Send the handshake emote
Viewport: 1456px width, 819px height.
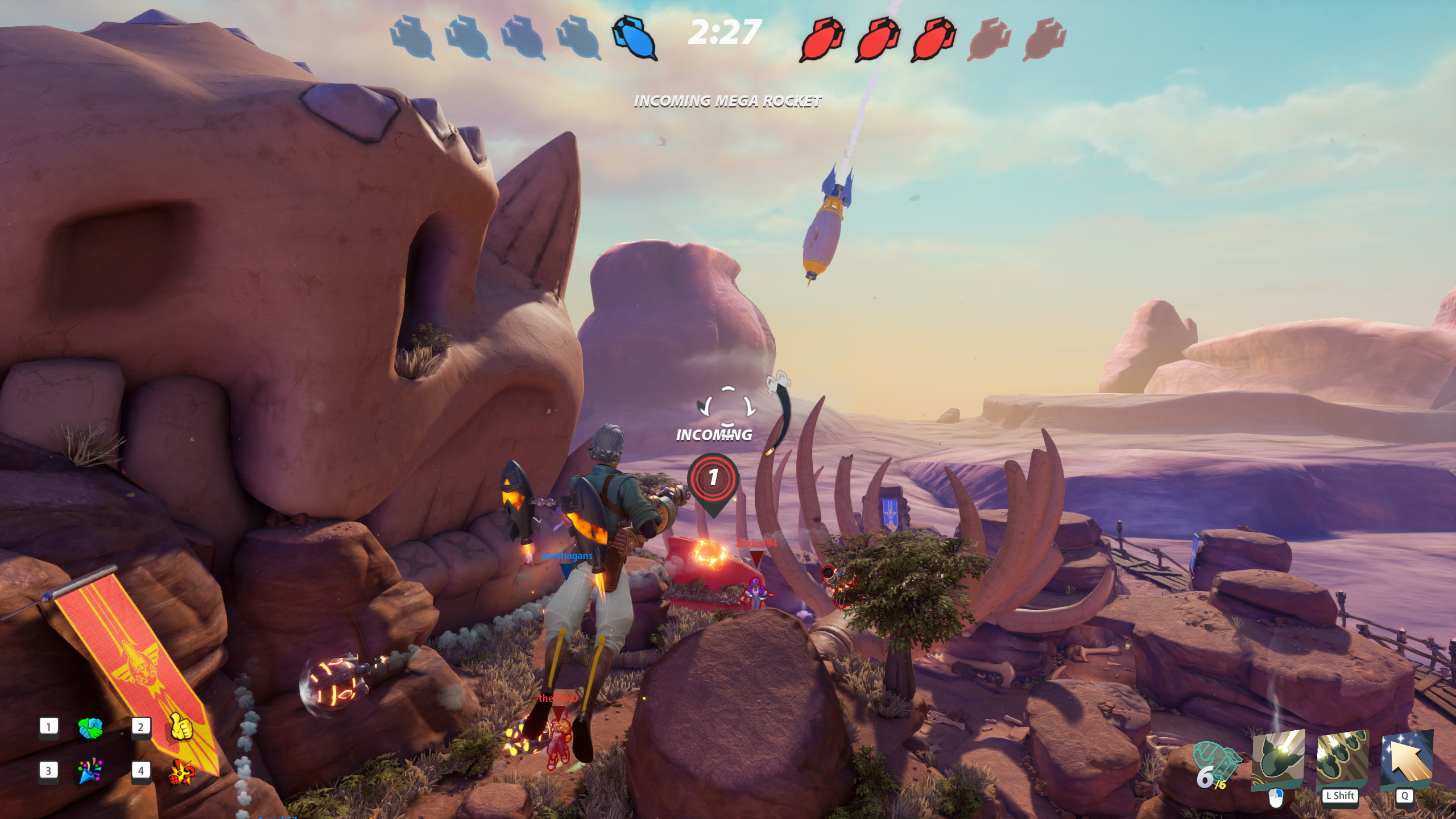point(90,728)
